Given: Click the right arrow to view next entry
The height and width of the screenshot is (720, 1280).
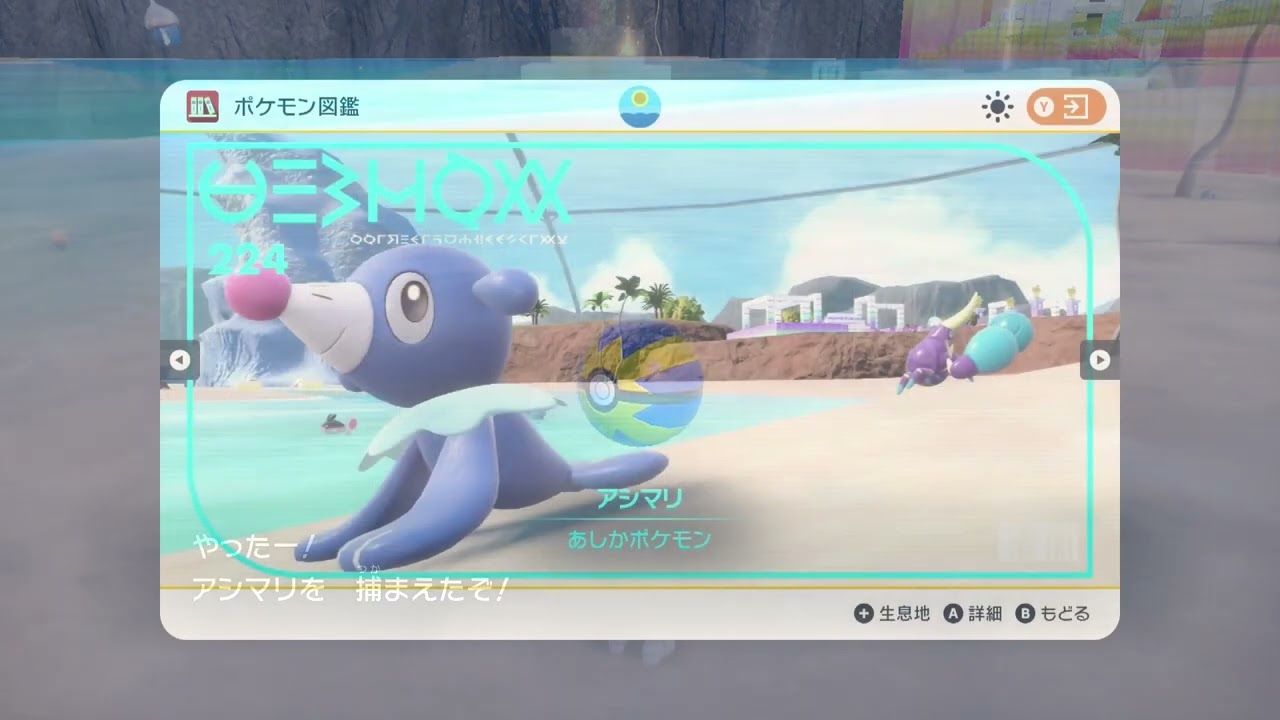Looking at the screenshot, I should tap(1099, 360).
